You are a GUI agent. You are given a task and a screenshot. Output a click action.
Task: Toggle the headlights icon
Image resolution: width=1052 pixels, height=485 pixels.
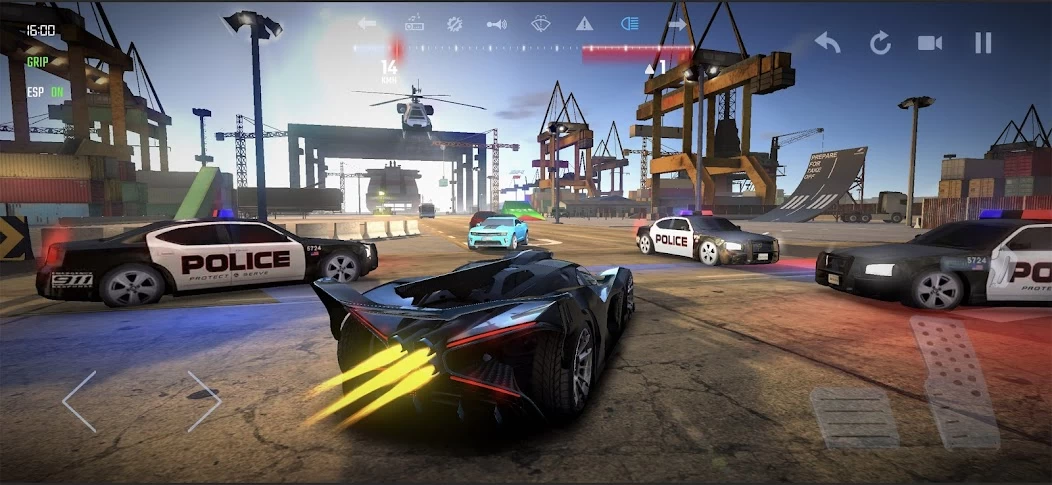tap(629, 23)
